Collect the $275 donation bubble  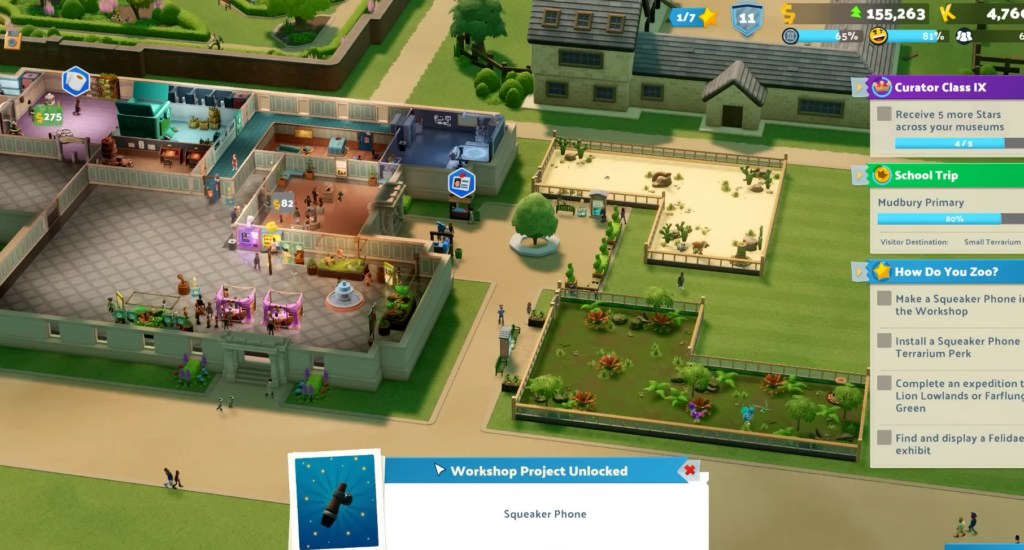47,117
